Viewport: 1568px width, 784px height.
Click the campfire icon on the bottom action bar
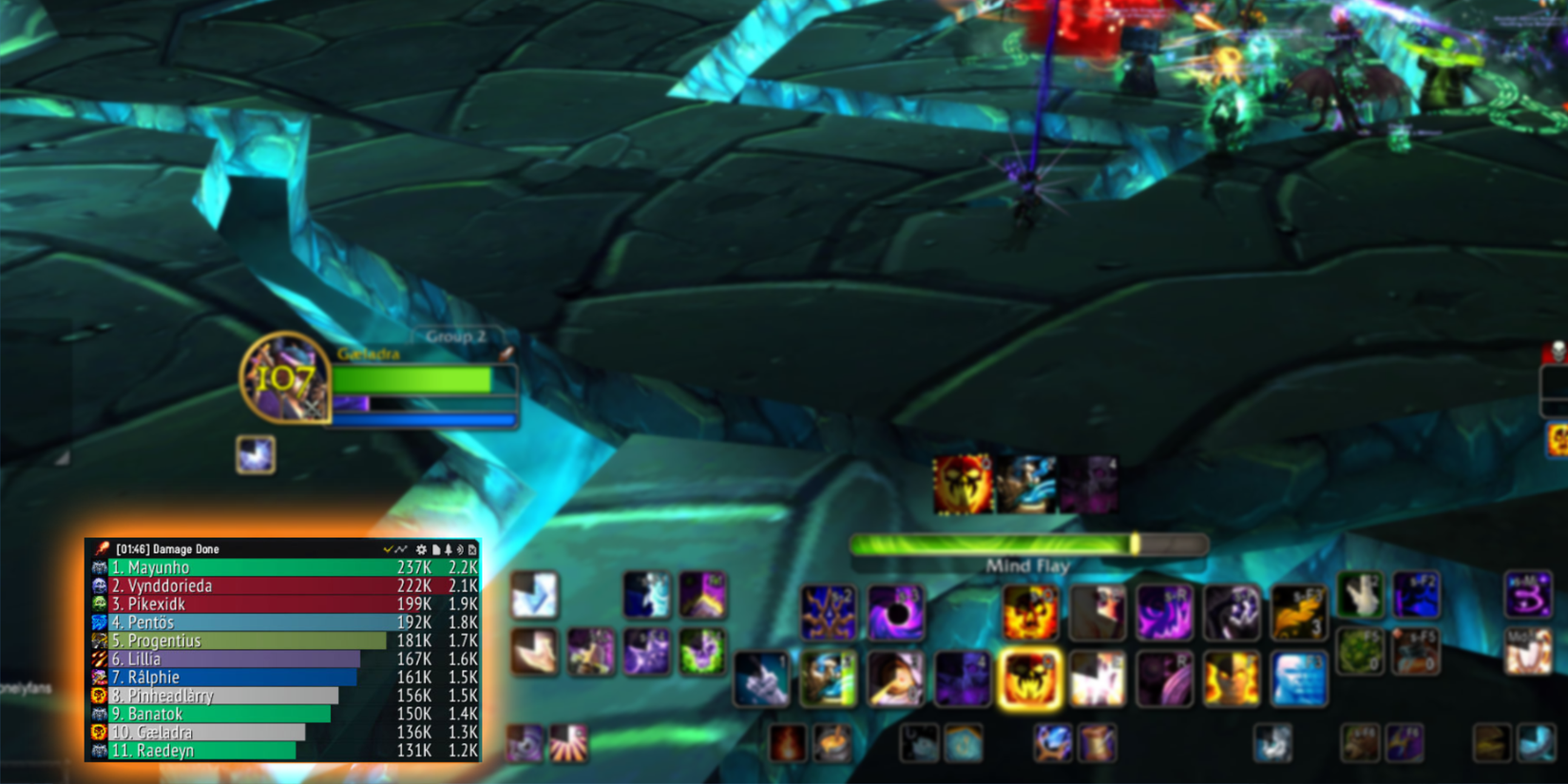[x=787, y=742]
